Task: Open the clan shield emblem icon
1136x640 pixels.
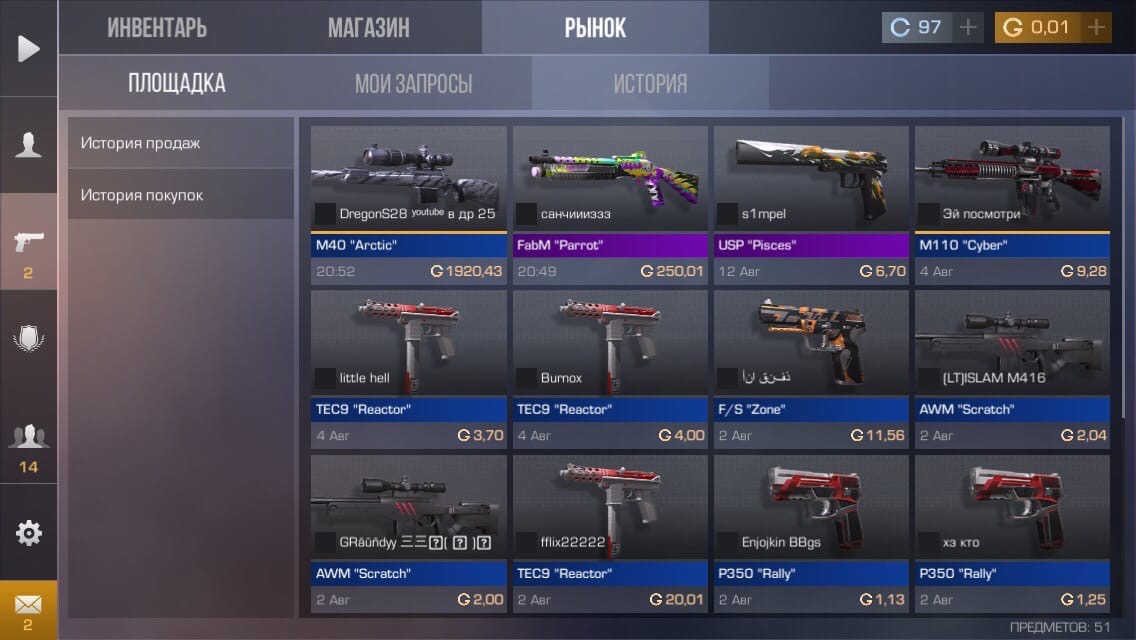Action: tap(29, 339)
